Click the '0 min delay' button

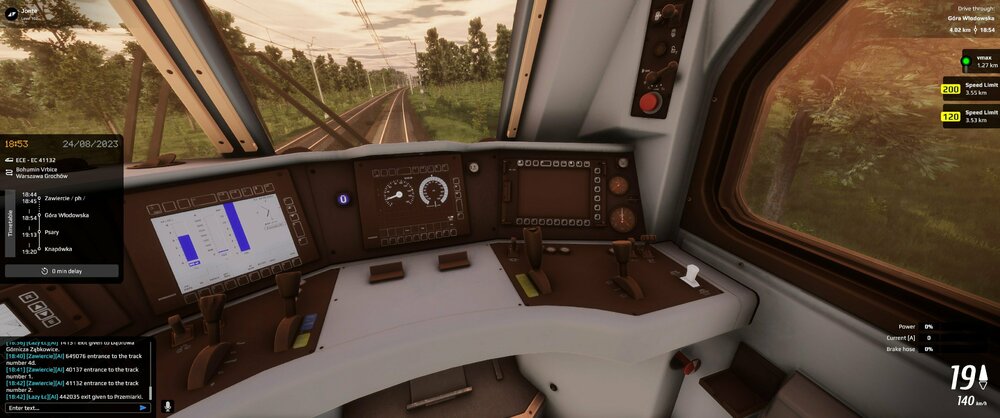click(x=62, y=270)
